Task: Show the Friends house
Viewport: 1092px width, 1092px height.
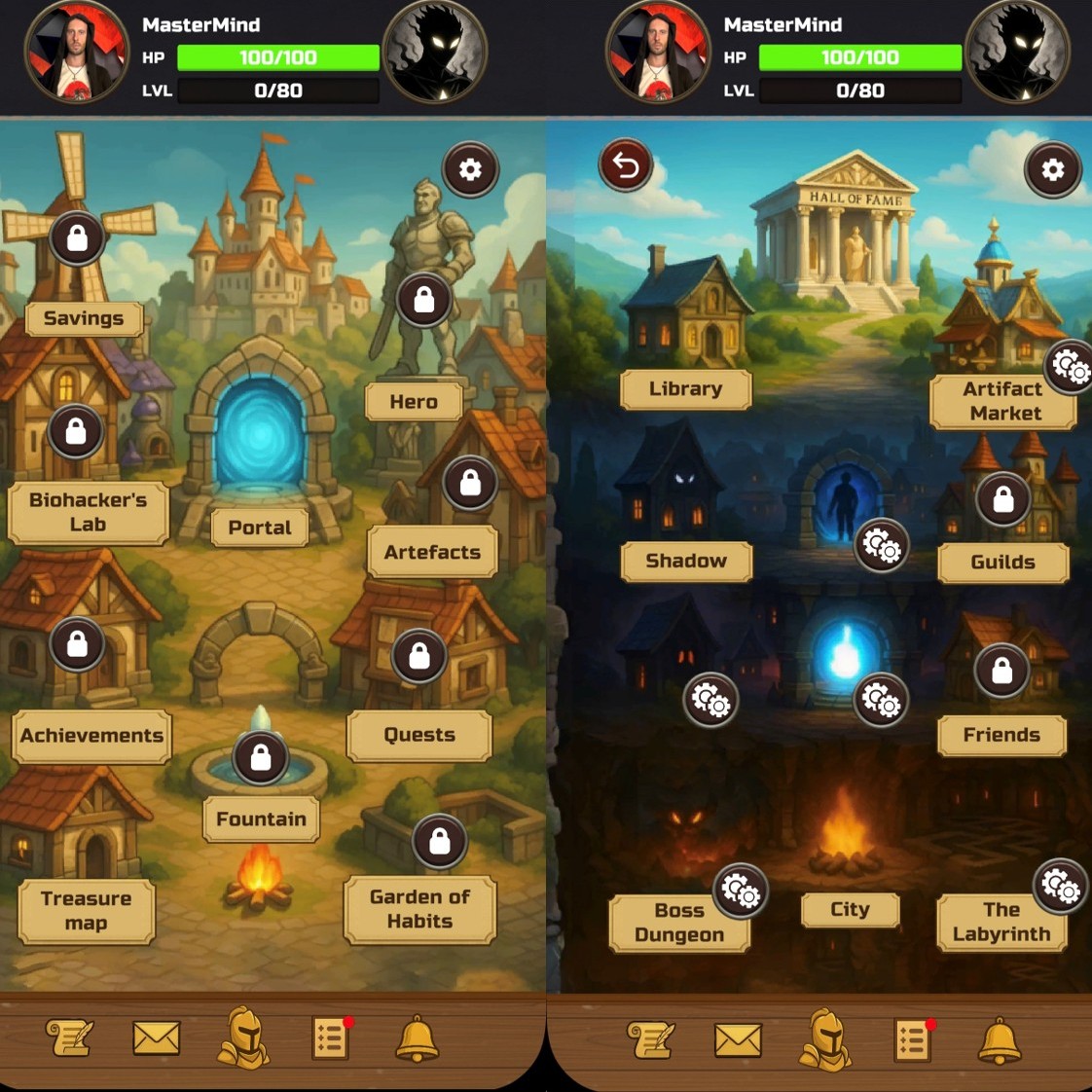Action: click(1001, 735)
